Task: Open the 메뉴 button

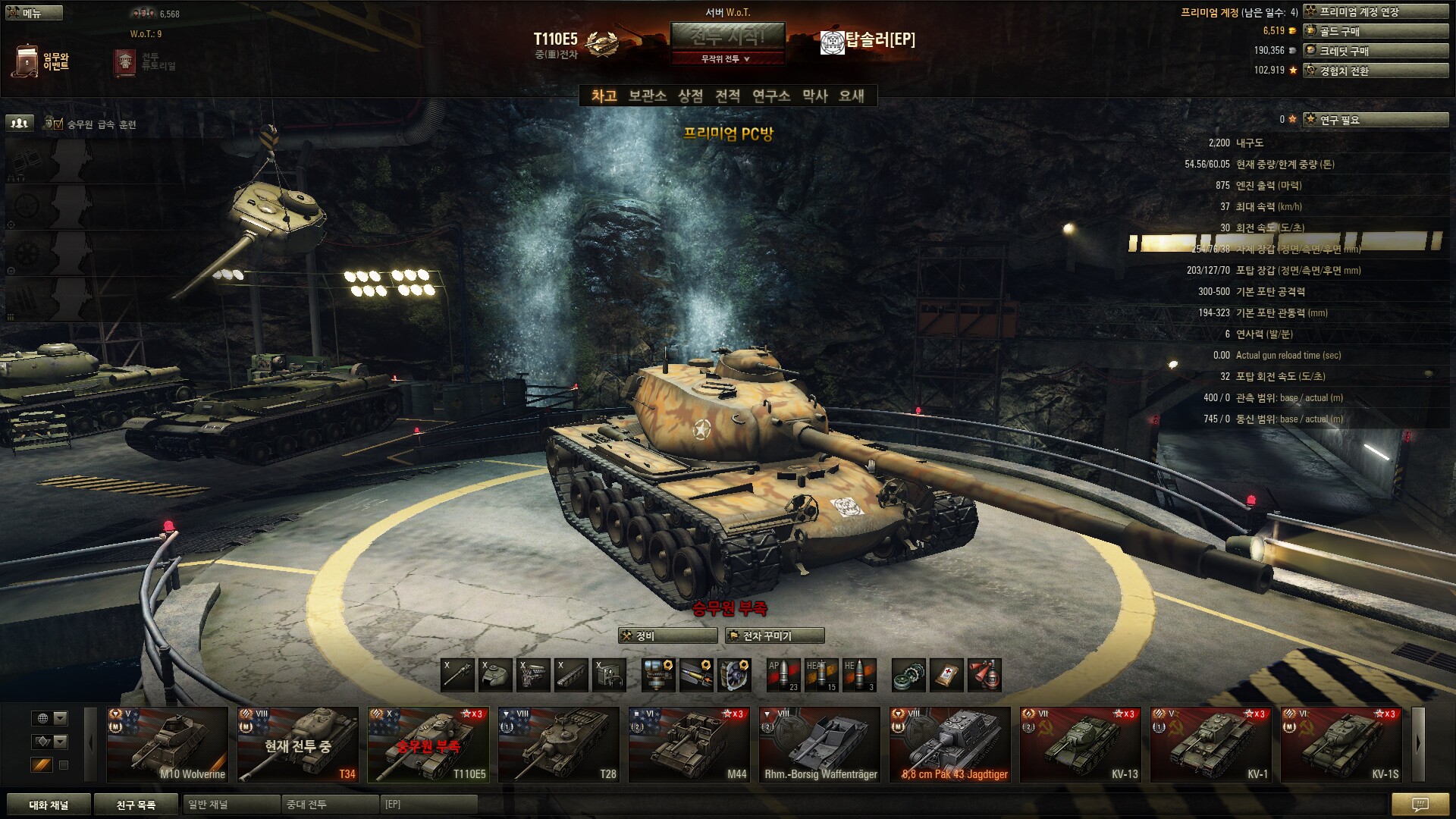Action: coord(33,13)
